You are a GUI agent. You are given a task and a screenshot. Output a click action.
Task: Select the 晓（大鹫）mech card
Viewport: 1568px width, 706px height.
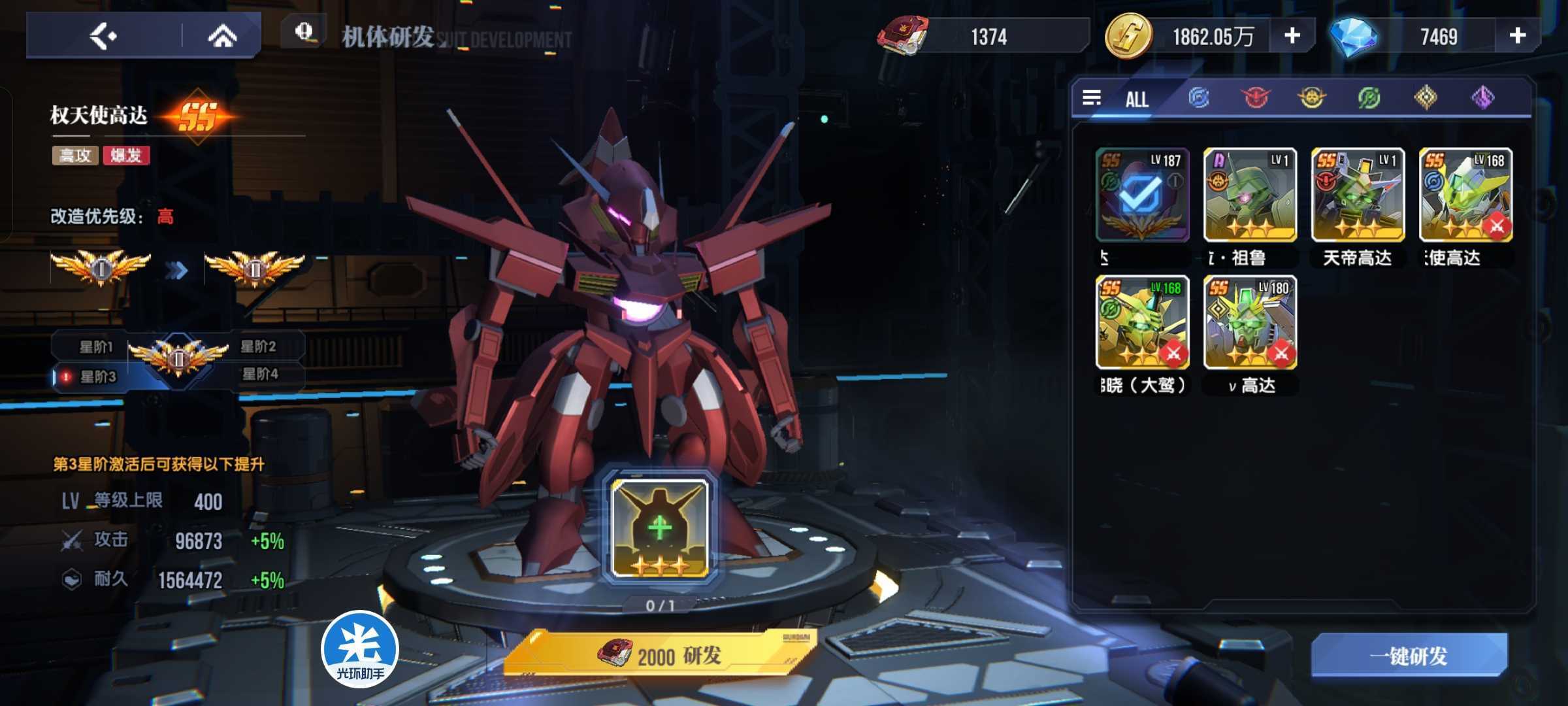point(1142,322)
